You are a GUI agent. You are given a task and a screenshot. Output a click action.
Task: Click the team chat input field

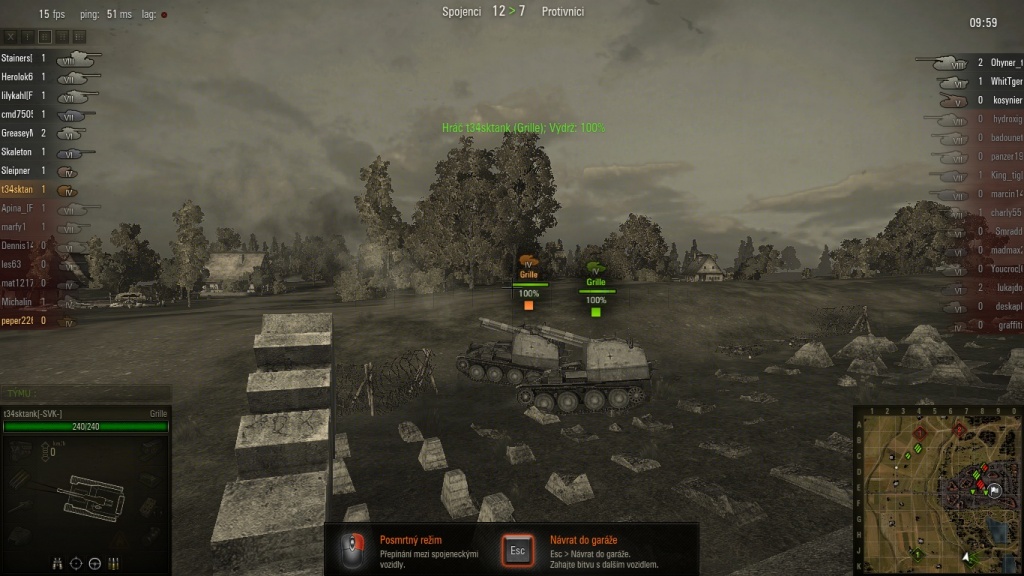[x=85, y=395]
